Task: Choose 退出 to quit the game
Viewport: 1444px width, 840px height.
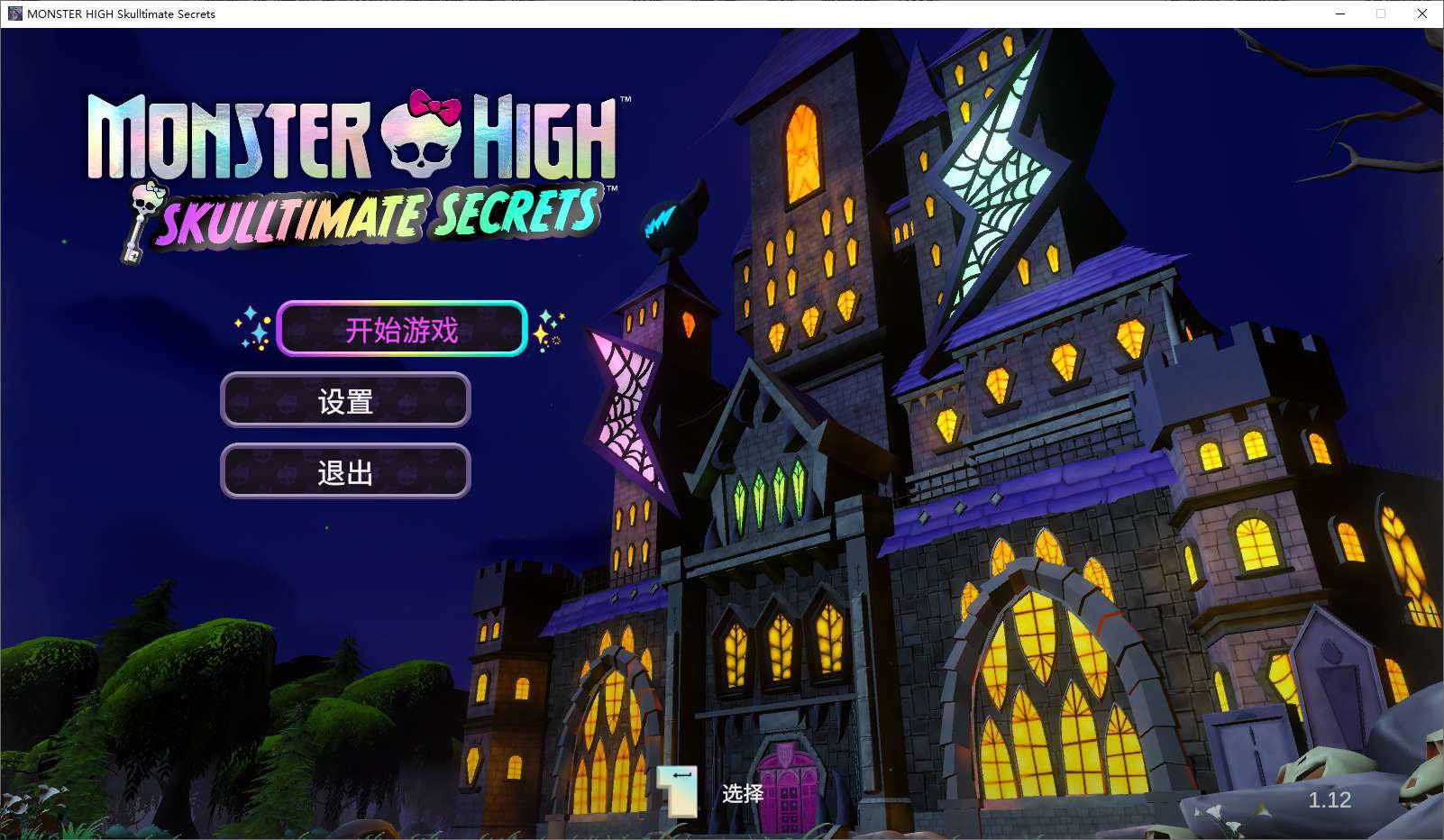Action: pos(345,471)
